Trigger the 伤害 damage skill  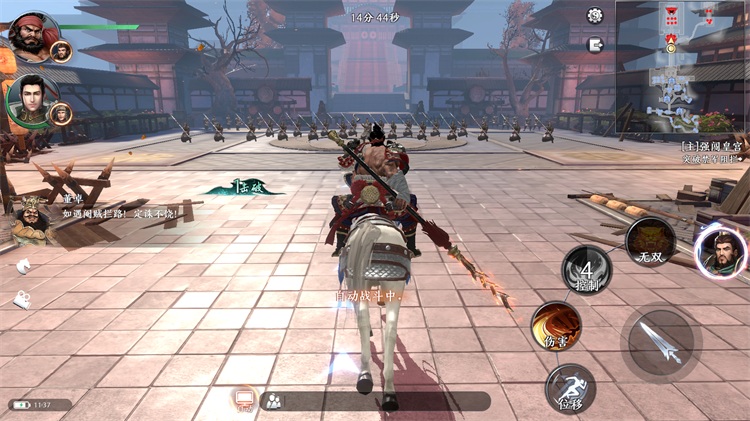point(556,326)
